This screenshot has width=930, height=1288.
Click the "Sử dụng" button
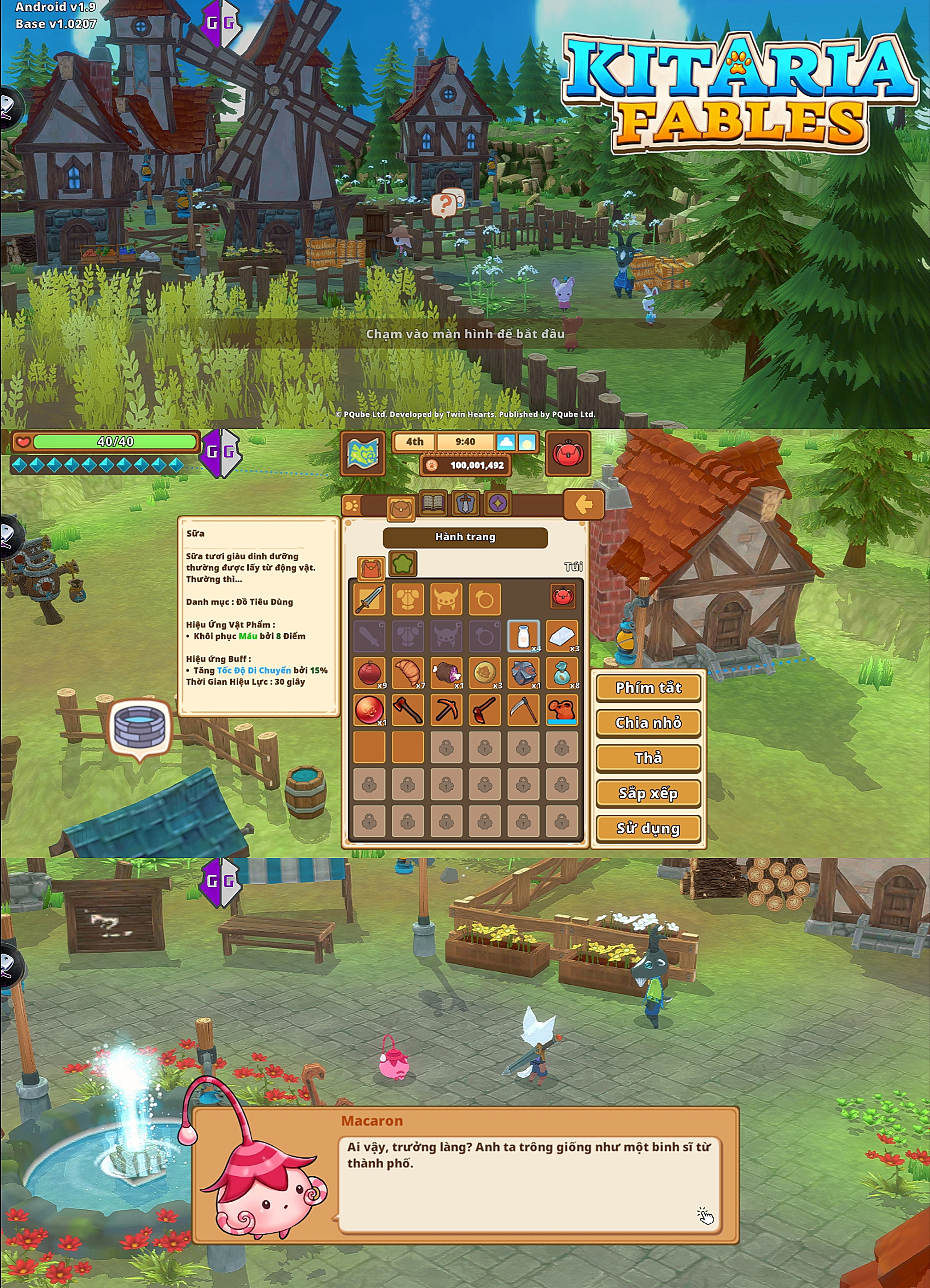click(x=648, y=828)
